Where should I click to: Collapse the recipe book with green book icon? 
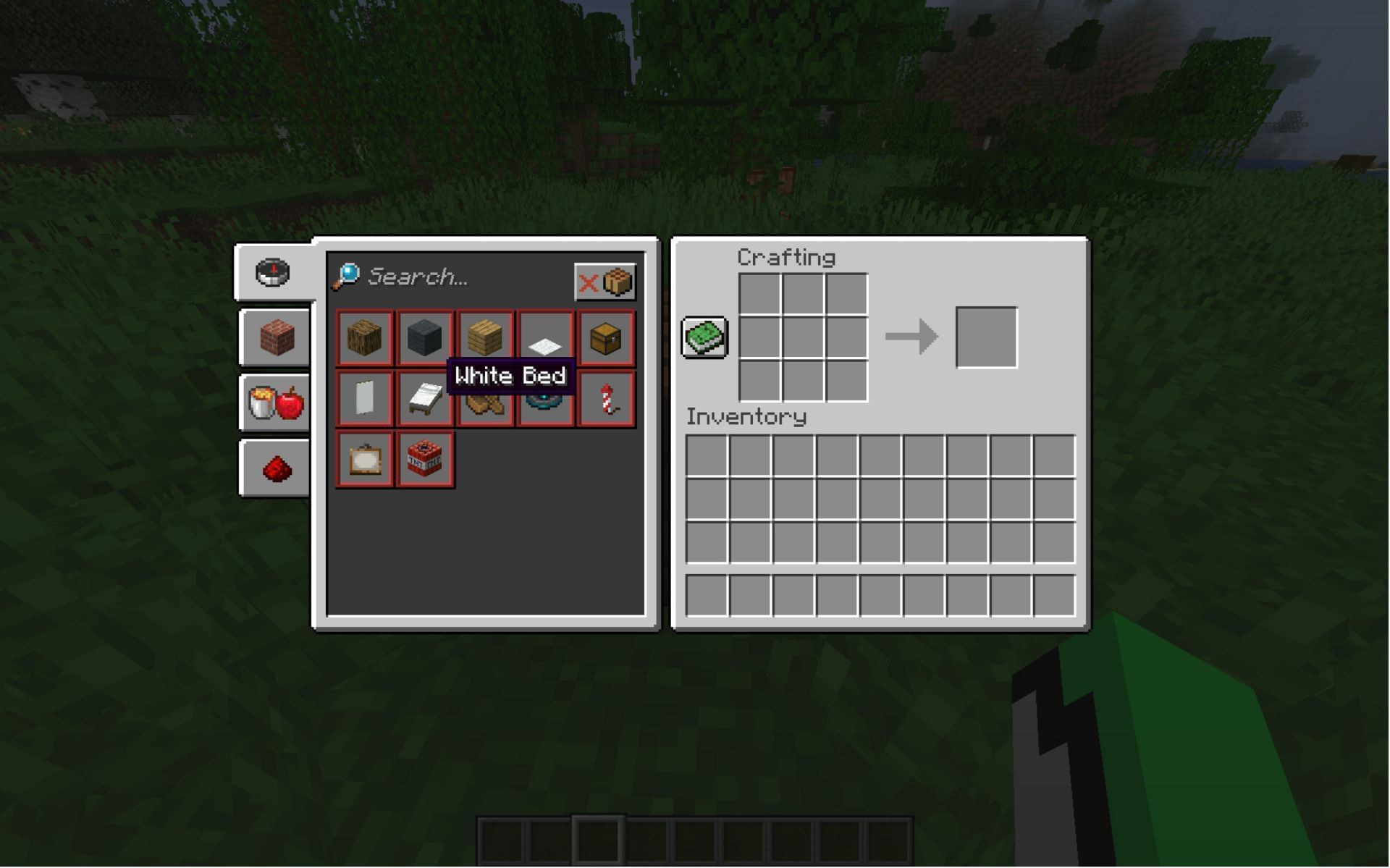[x=704, y=336]
